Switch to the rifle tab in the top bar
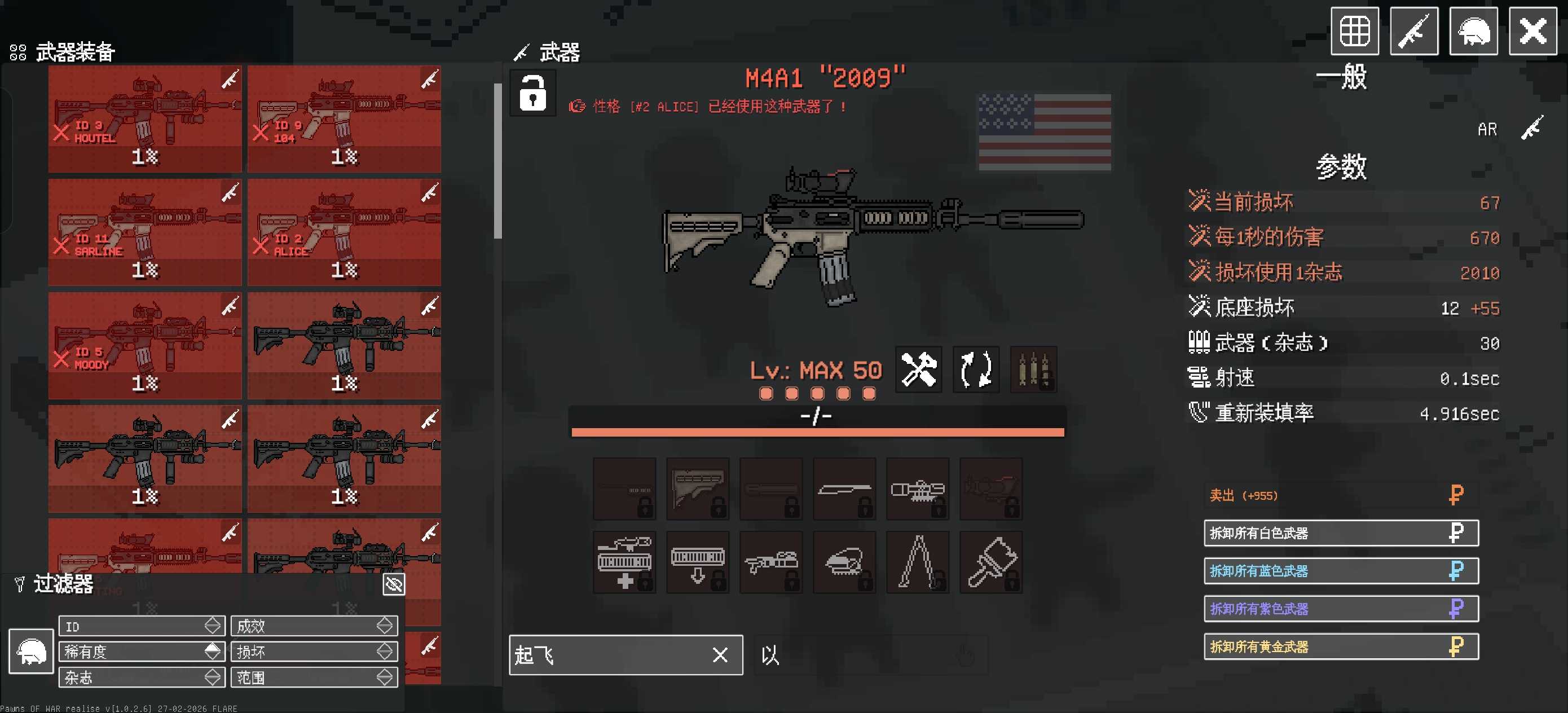Screen dimensions: 1568x713 click(1414, 31)
